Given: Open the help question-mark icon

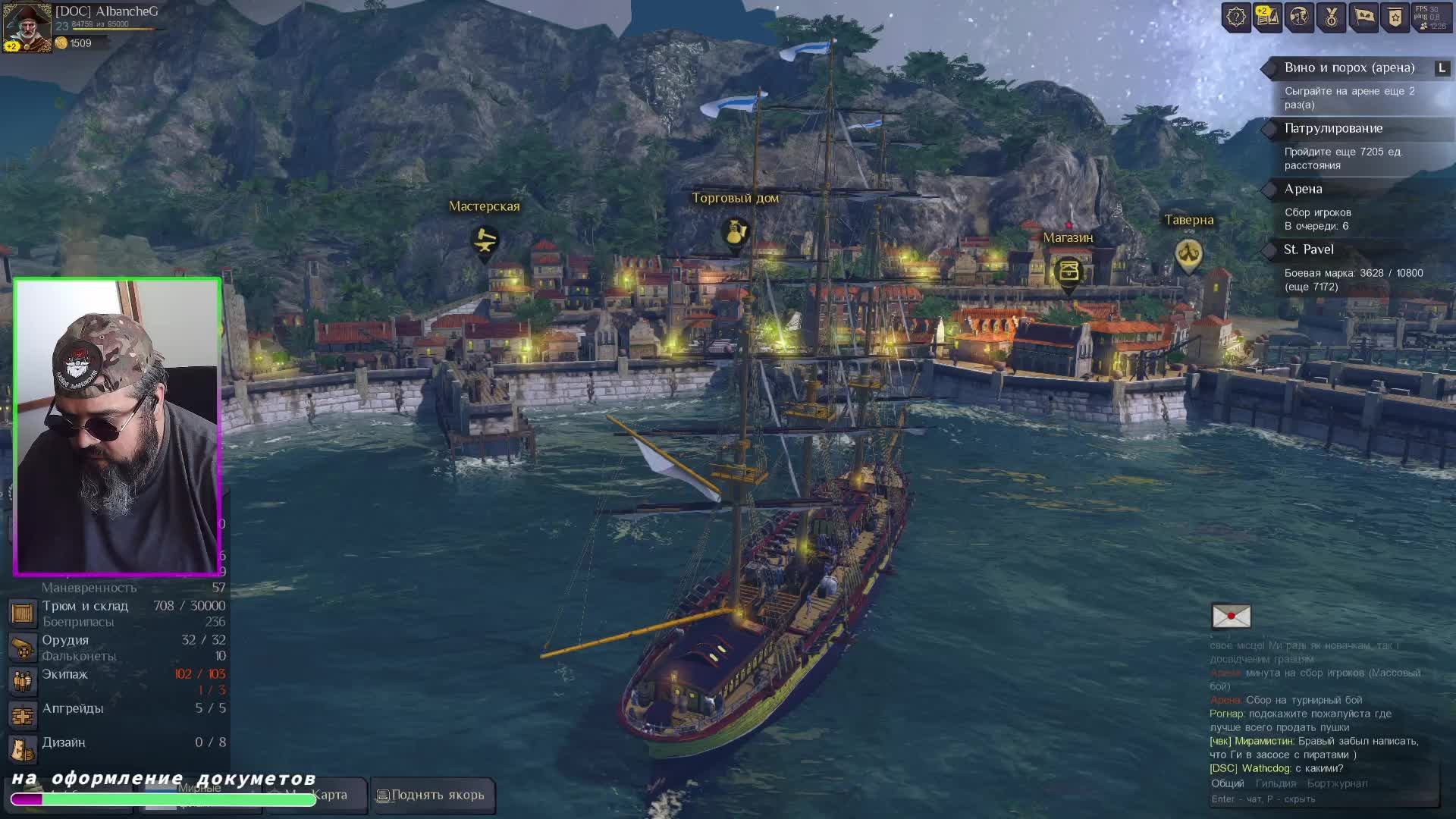Looking at the screenshot, I should click(1236, 17).
